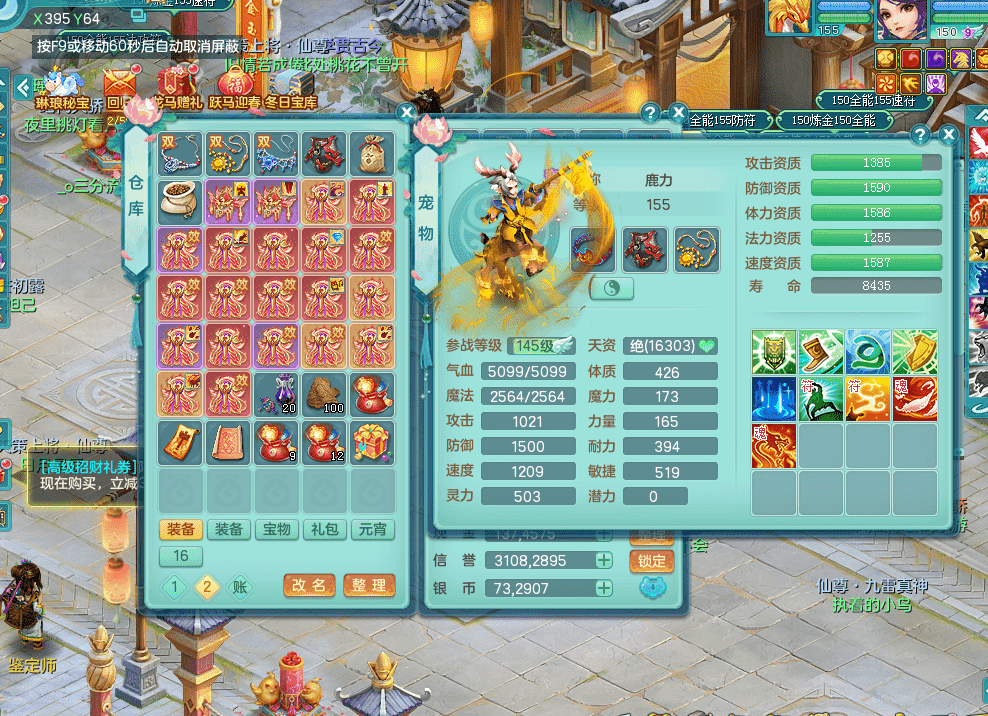This screenshot has height=716, width=988.
Task: Inspect the blue water pillars pet skill
Action: point(774,399)
